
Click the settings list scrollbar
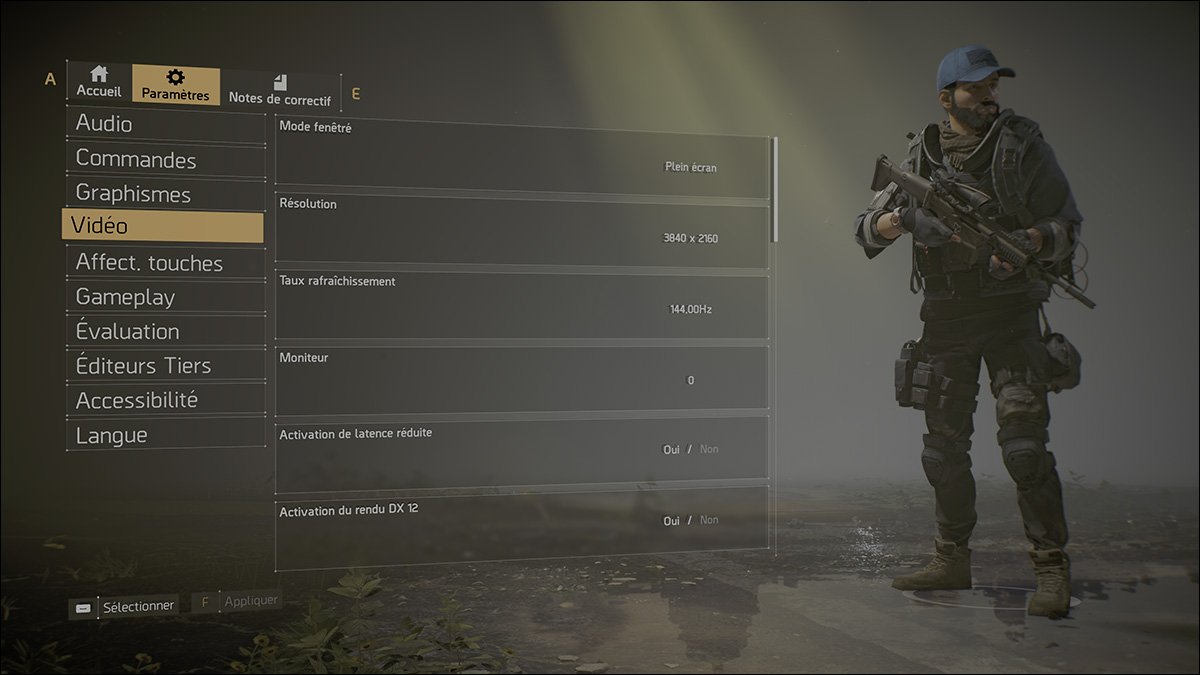tap(775, 190)
